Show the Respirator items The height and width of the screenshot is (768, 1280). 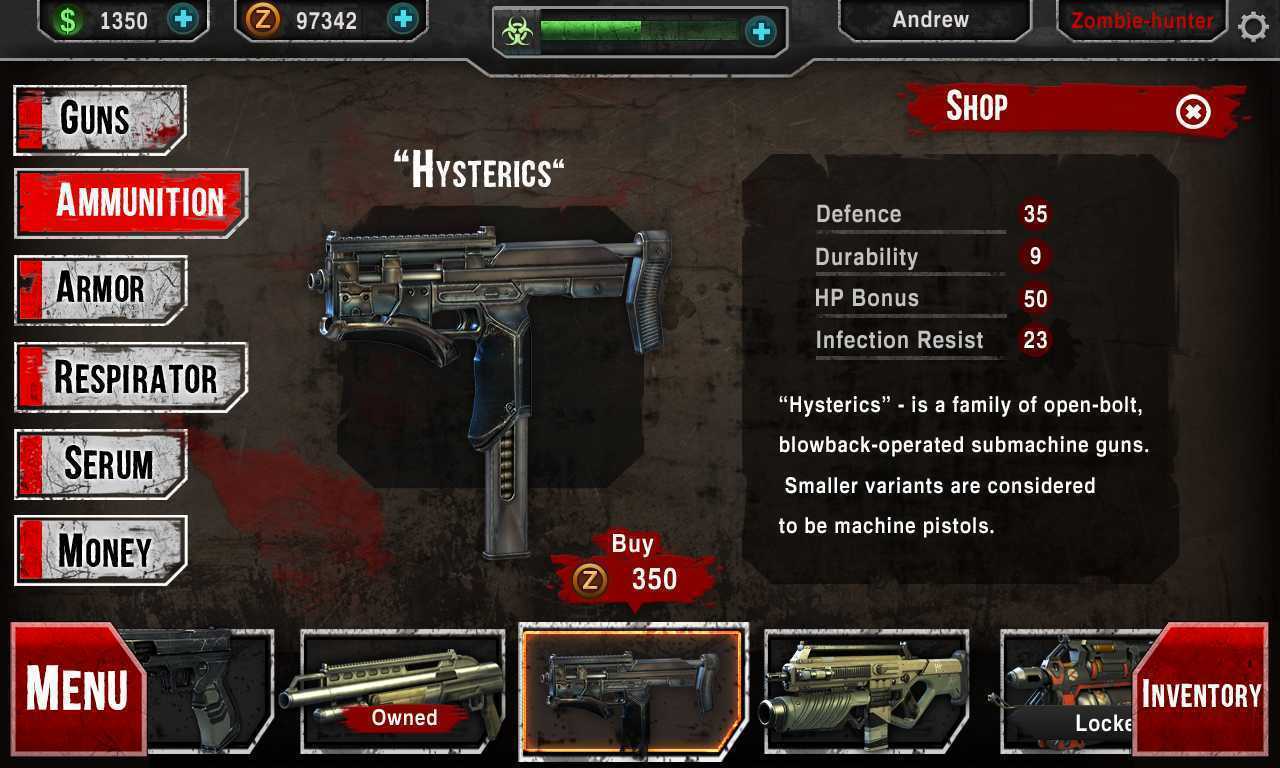[131, 377]
